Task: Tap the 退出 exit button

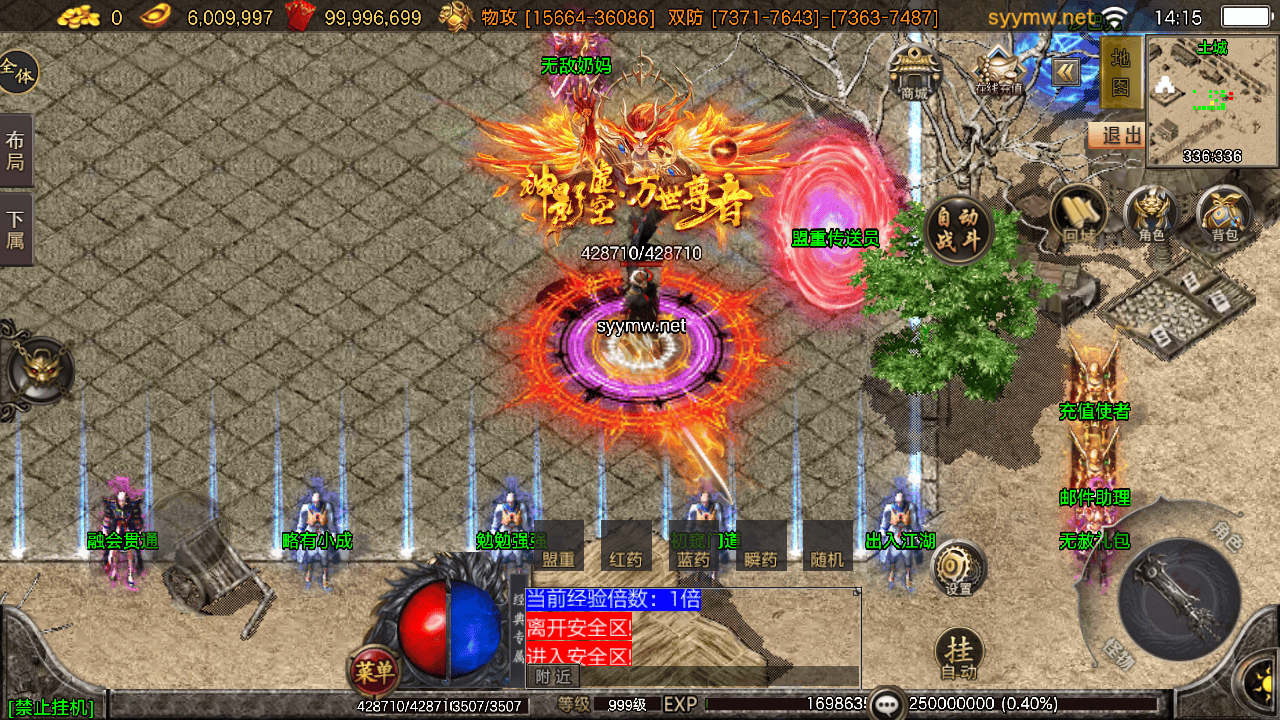Action: point(1119,135)
